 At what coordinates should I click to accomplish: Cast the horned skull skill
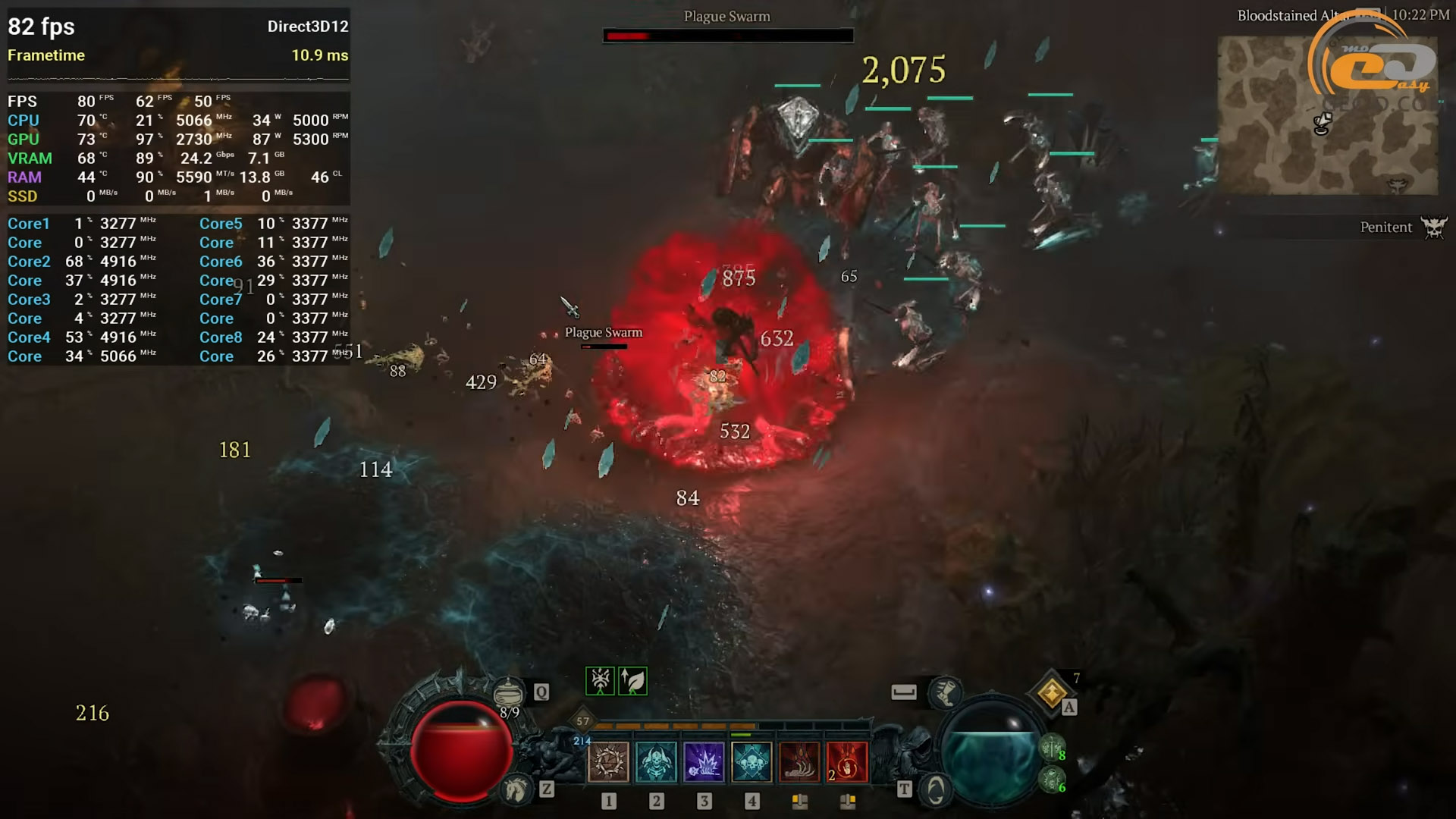pos(656,761)
